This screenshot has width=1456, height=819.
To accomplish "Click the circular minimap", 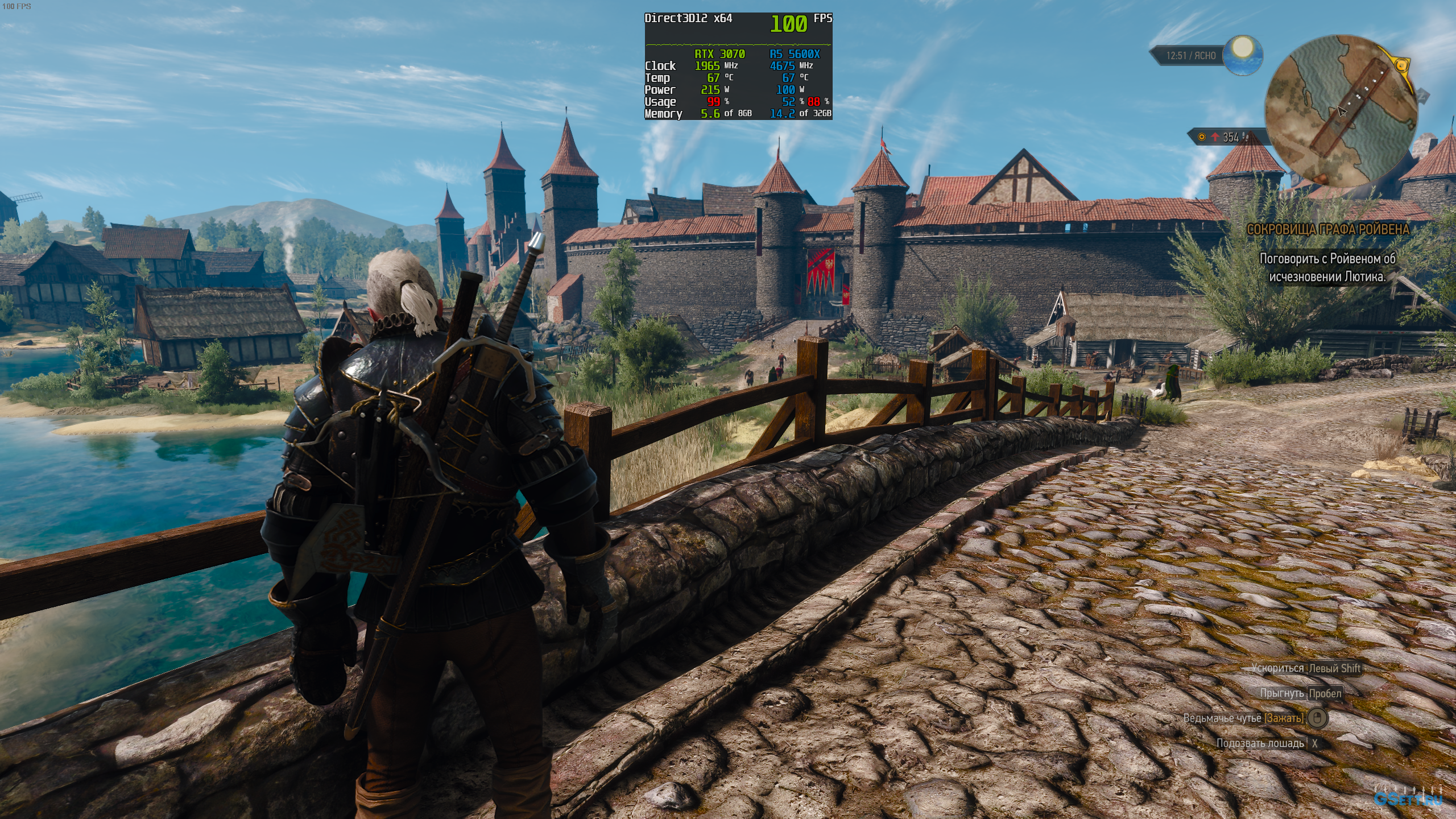I will coord(1341,111).
